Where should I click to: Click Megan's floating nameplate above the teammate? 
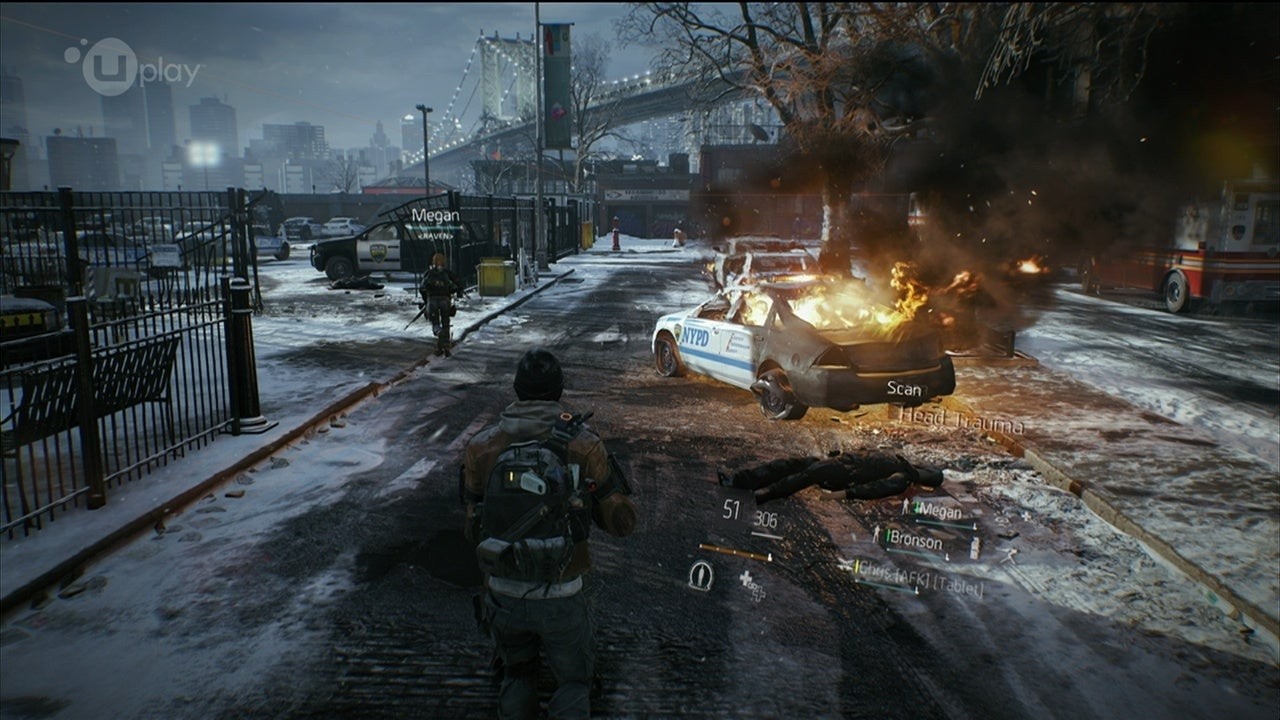pyautogui.click(x=435, y=215)
